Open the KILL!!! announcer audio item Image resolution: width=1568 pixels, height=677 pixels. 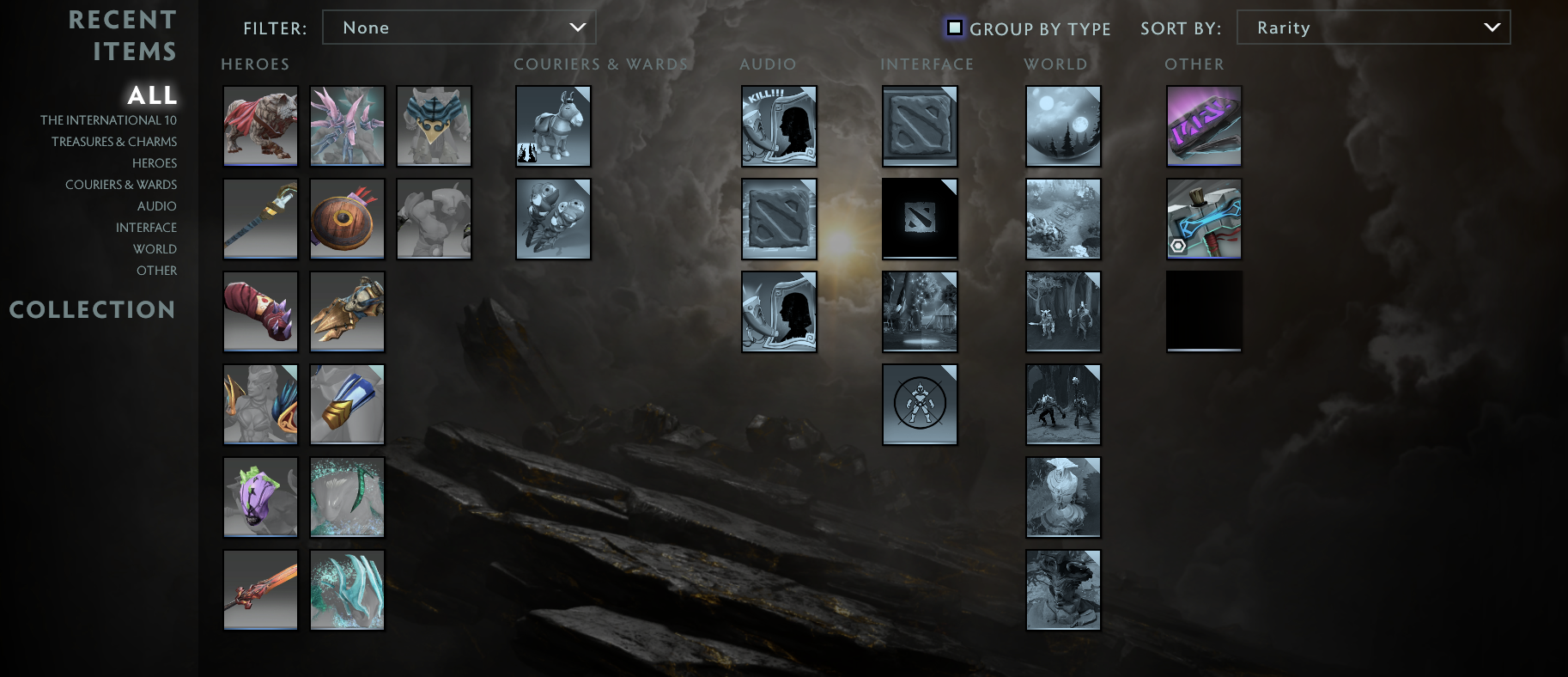click(779, 126)
